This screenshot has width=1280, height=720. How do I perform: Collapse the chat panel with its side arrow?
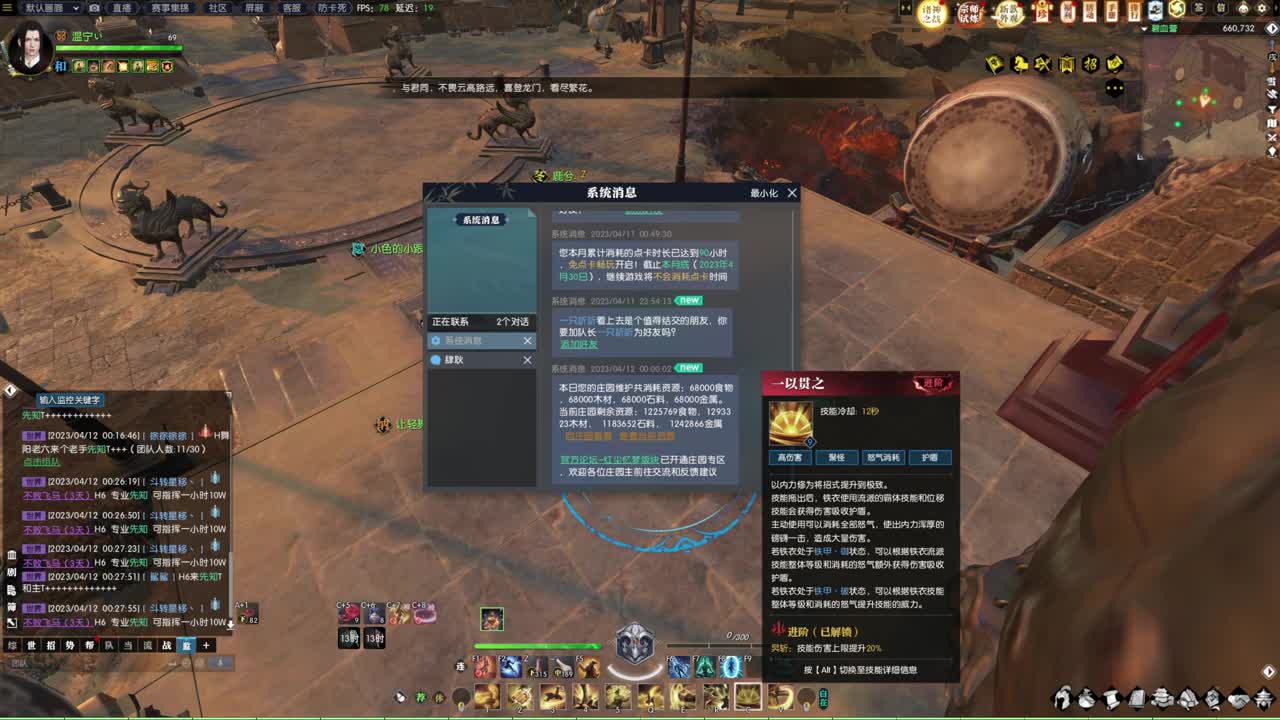click(x=8, y=390)
